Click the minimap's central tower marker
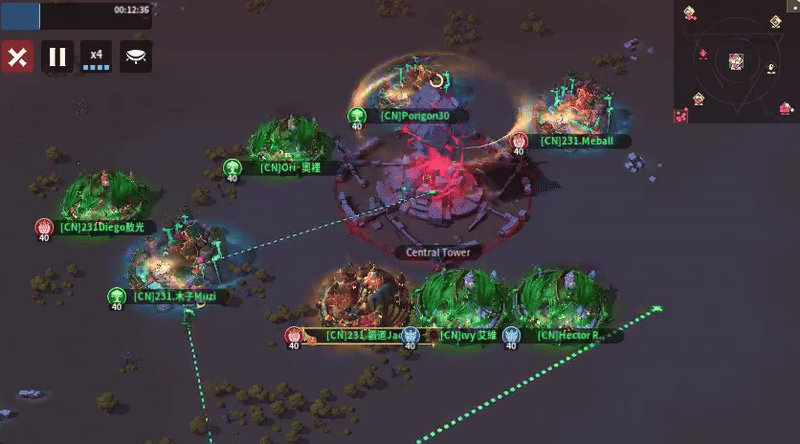This screenshot has width=800, height=444. (735, 59)
